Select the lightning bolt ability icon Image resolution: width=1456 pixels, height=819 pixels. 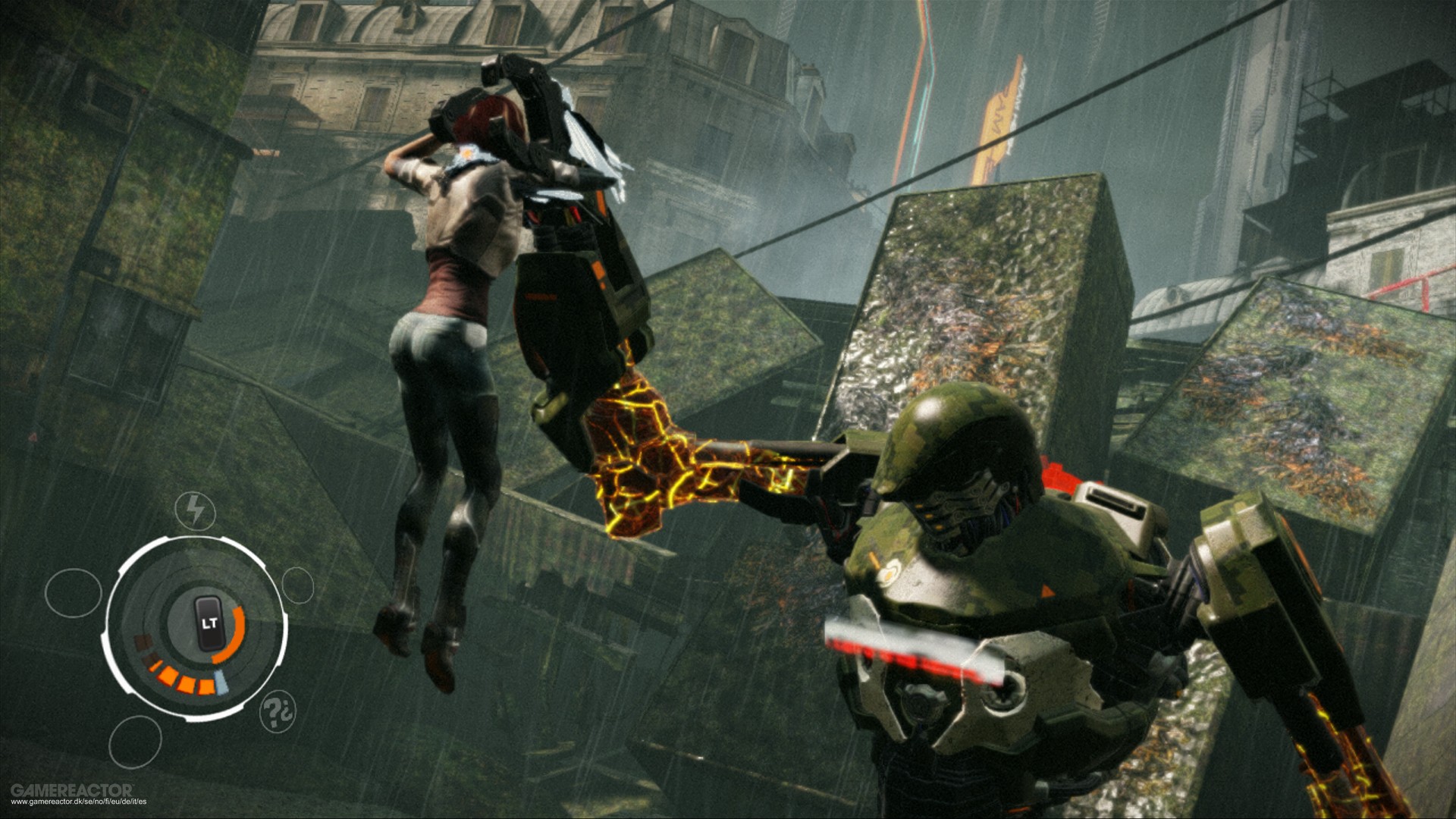point(196,507)
